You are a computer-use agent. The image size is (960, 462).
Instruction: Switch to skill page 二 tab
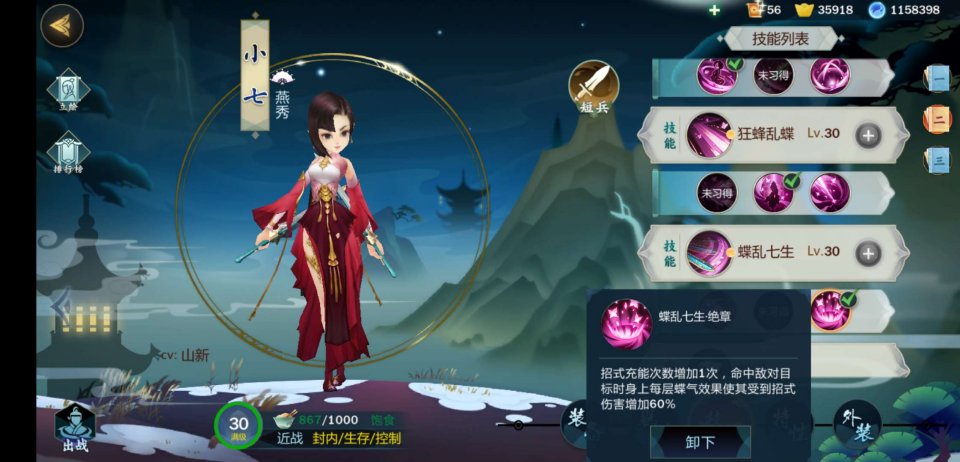tap(938, 120)
